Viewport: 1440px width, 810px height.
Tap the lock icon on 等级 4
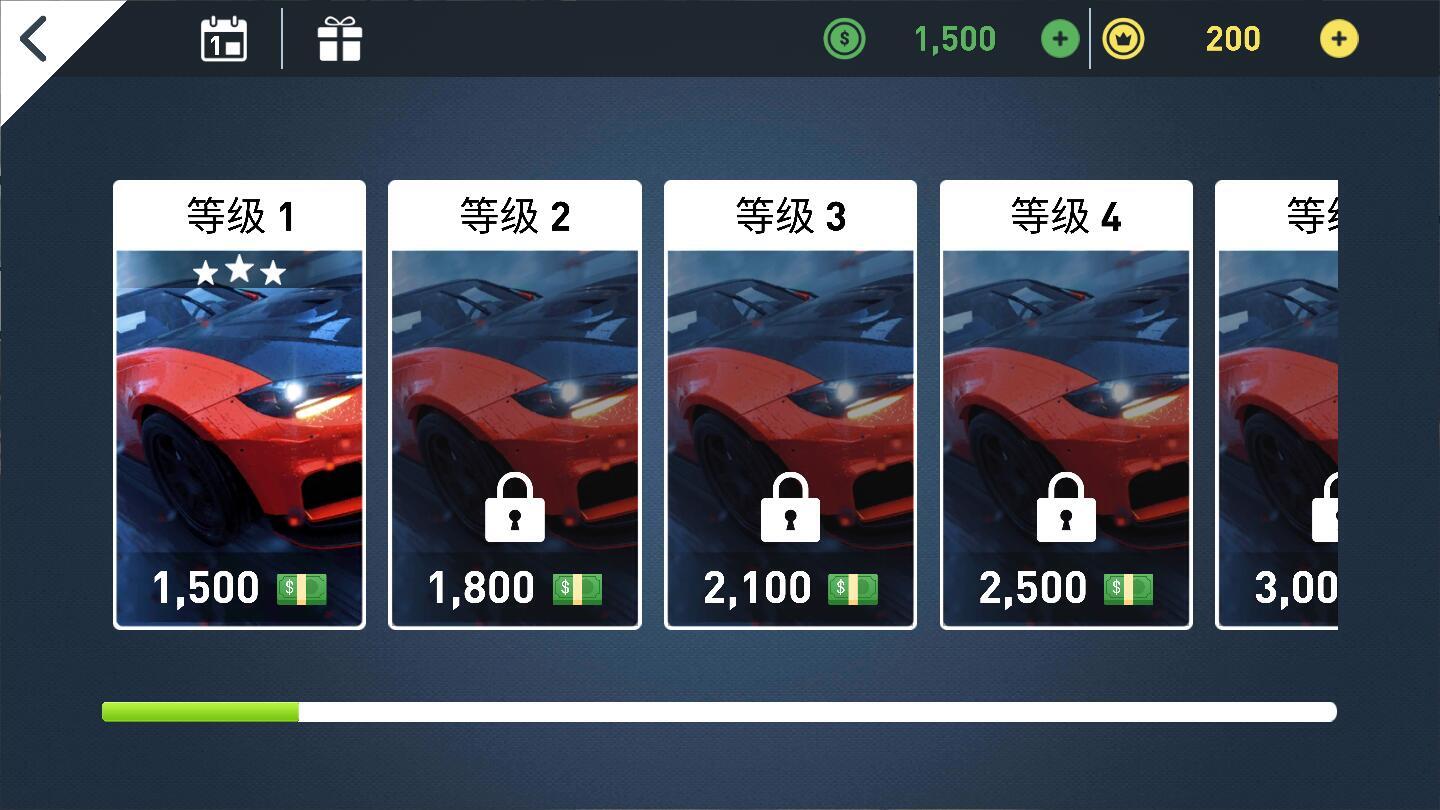pos(1066,508)
